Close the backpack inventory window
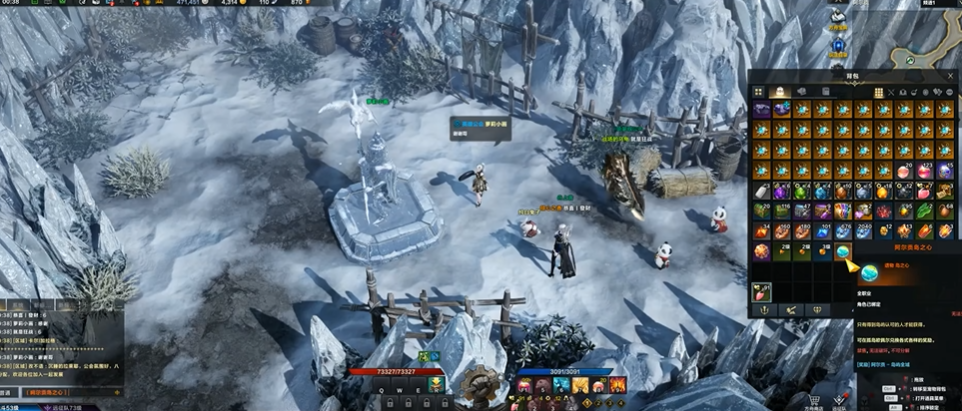Viewport: 962px width, 411px height. point(950,75)
